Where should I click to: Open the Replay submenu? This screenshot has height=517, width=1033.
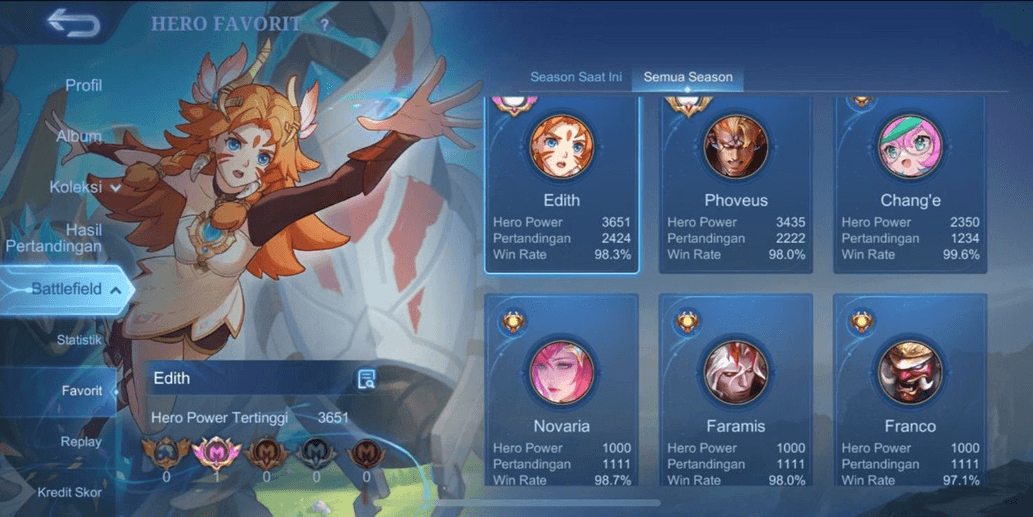[81, 442]
